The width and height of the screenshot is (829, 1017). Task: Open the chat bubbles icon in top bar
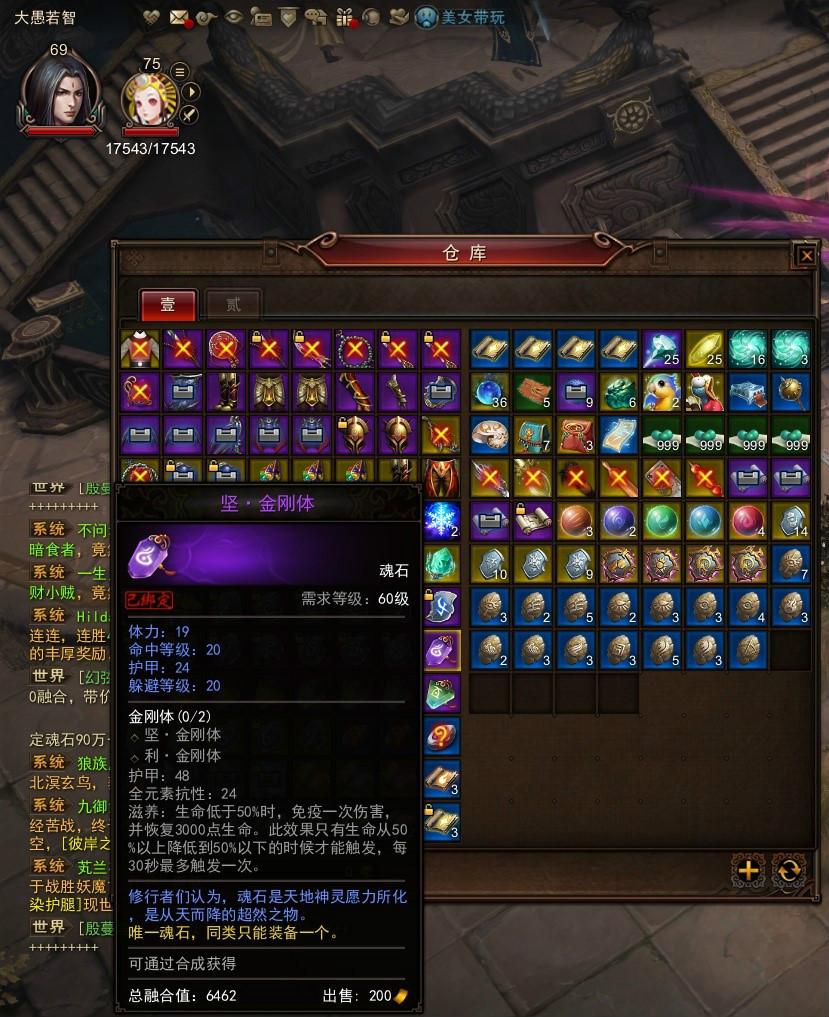click(x=316, y=16)
